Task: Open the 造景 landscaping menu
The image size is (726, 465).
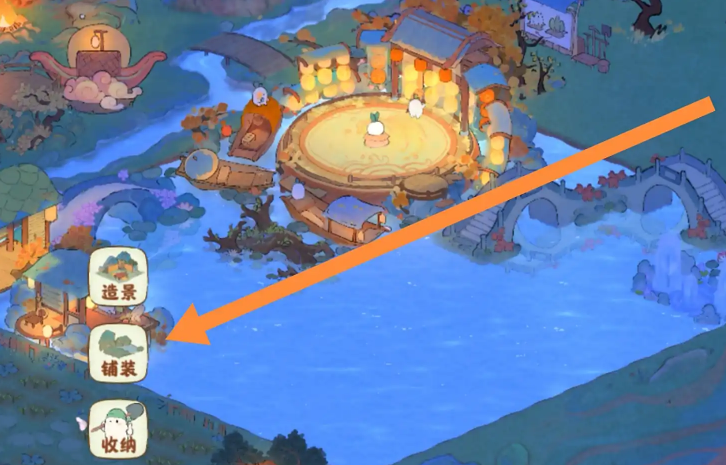Action: coord(119,277)
